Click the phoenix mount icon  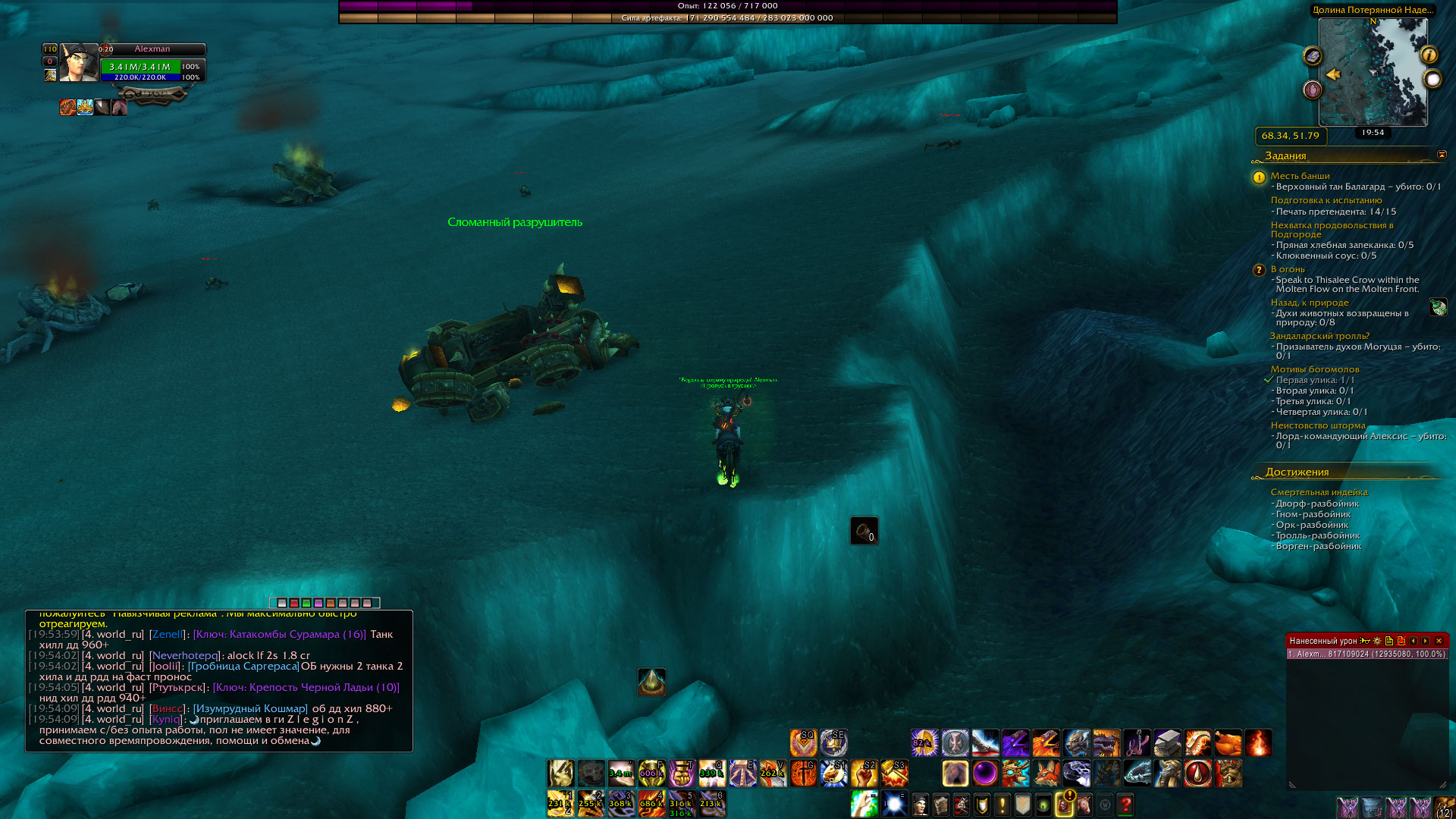tap(1046, 743)
